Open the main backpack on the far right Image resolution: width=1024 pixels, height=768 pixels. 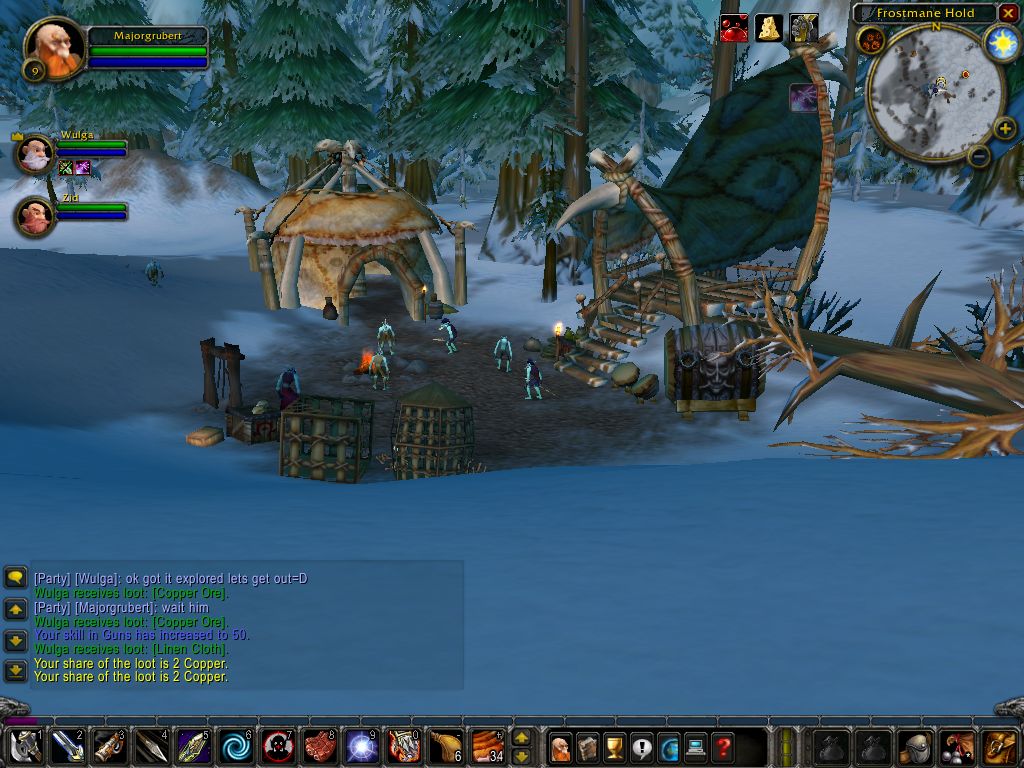tap(1000, 747)
